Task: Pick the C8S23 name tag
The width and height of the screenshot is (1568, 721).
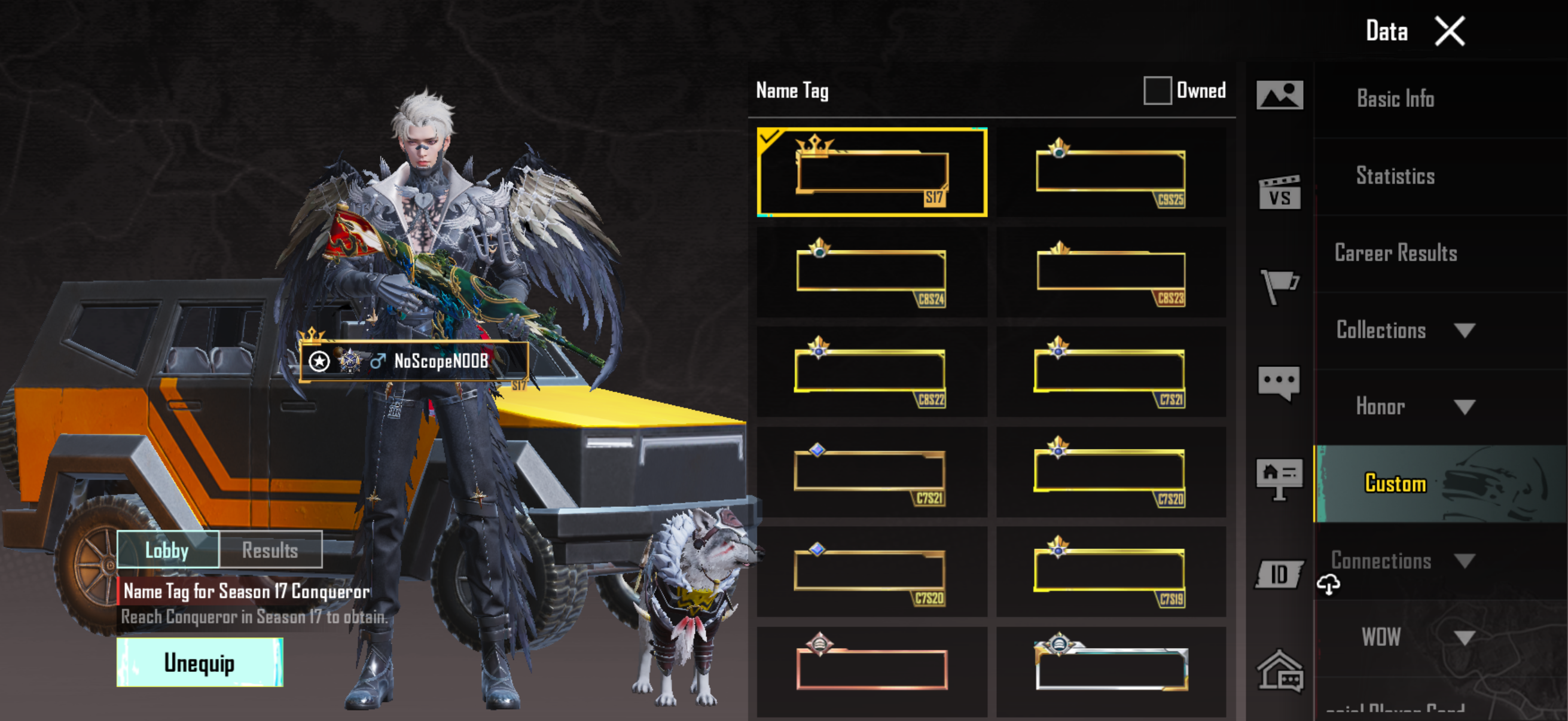Action: click(x=1111, y=272)
